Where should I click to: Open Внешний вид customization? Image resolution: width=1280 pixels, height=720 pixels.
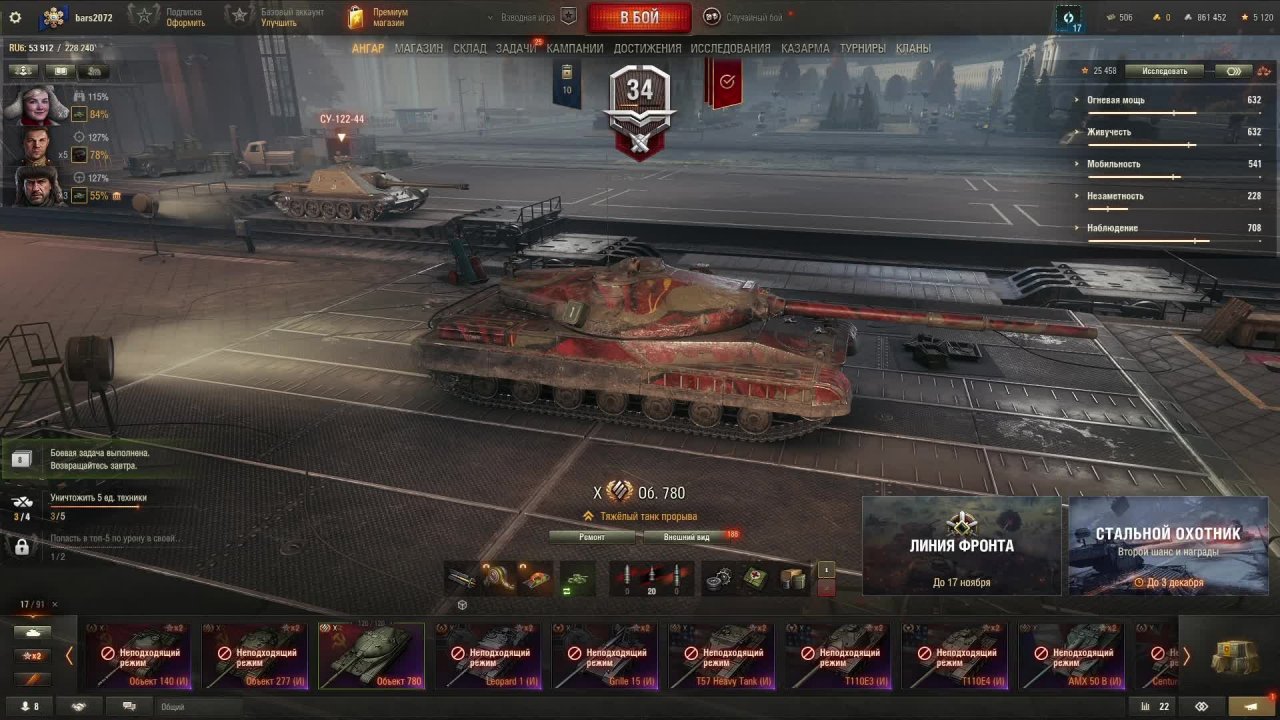point(688,537)
